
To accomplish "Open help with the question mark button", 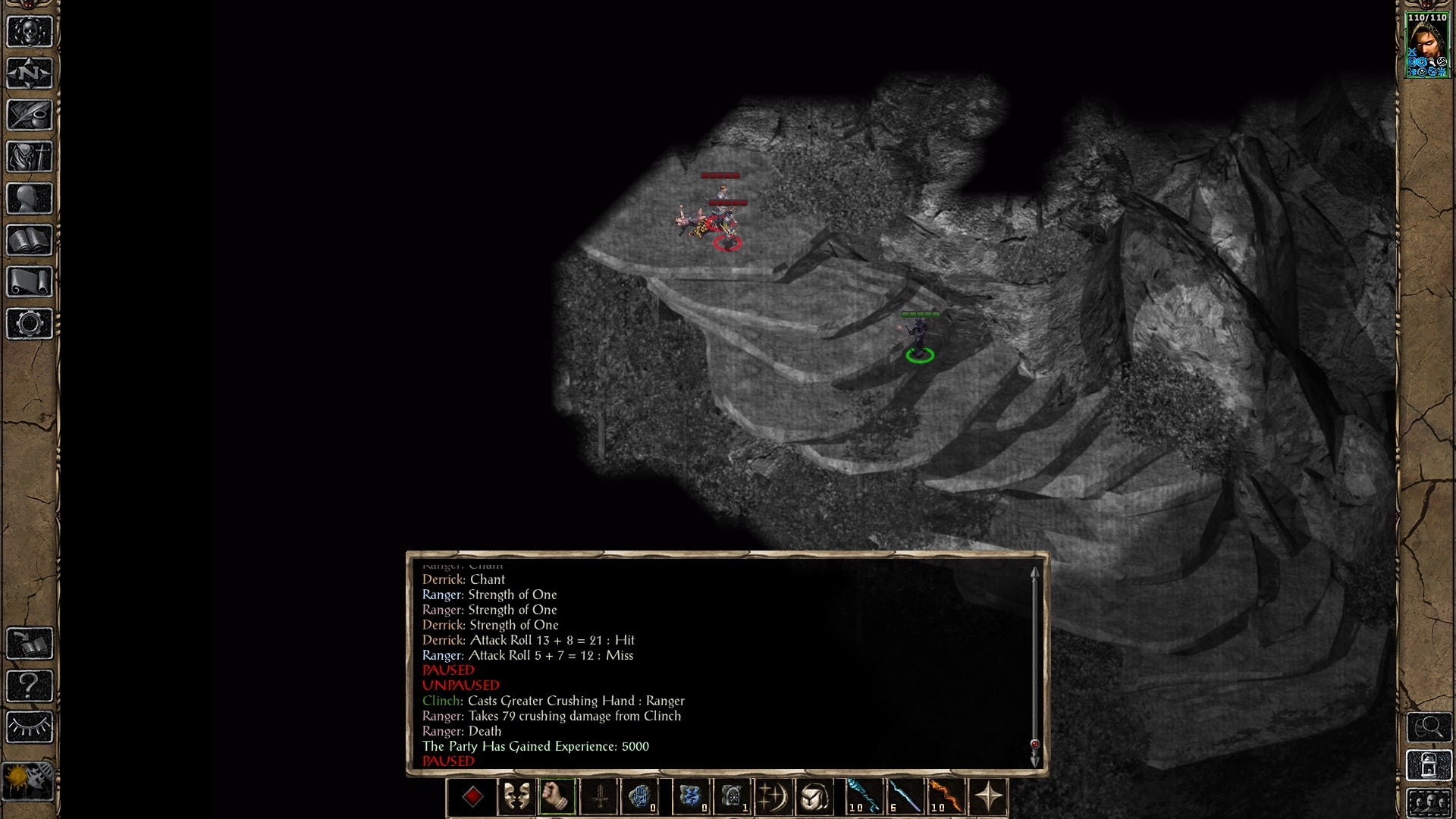I will pos(30,686).
